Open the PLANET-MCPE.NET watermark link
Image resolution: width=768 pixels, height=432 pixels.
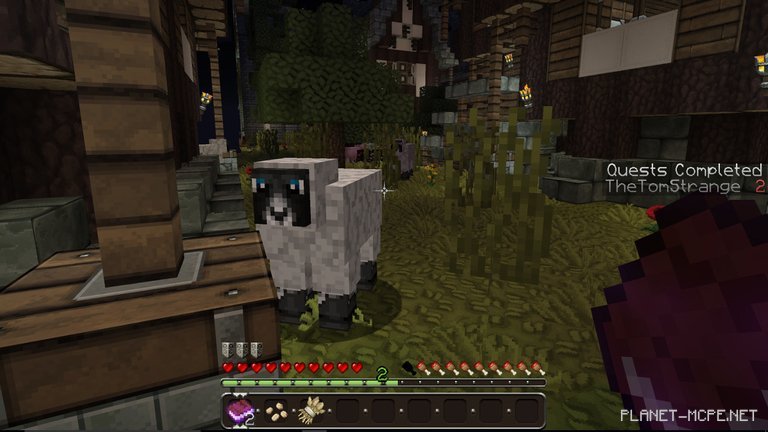click(687, 414)
